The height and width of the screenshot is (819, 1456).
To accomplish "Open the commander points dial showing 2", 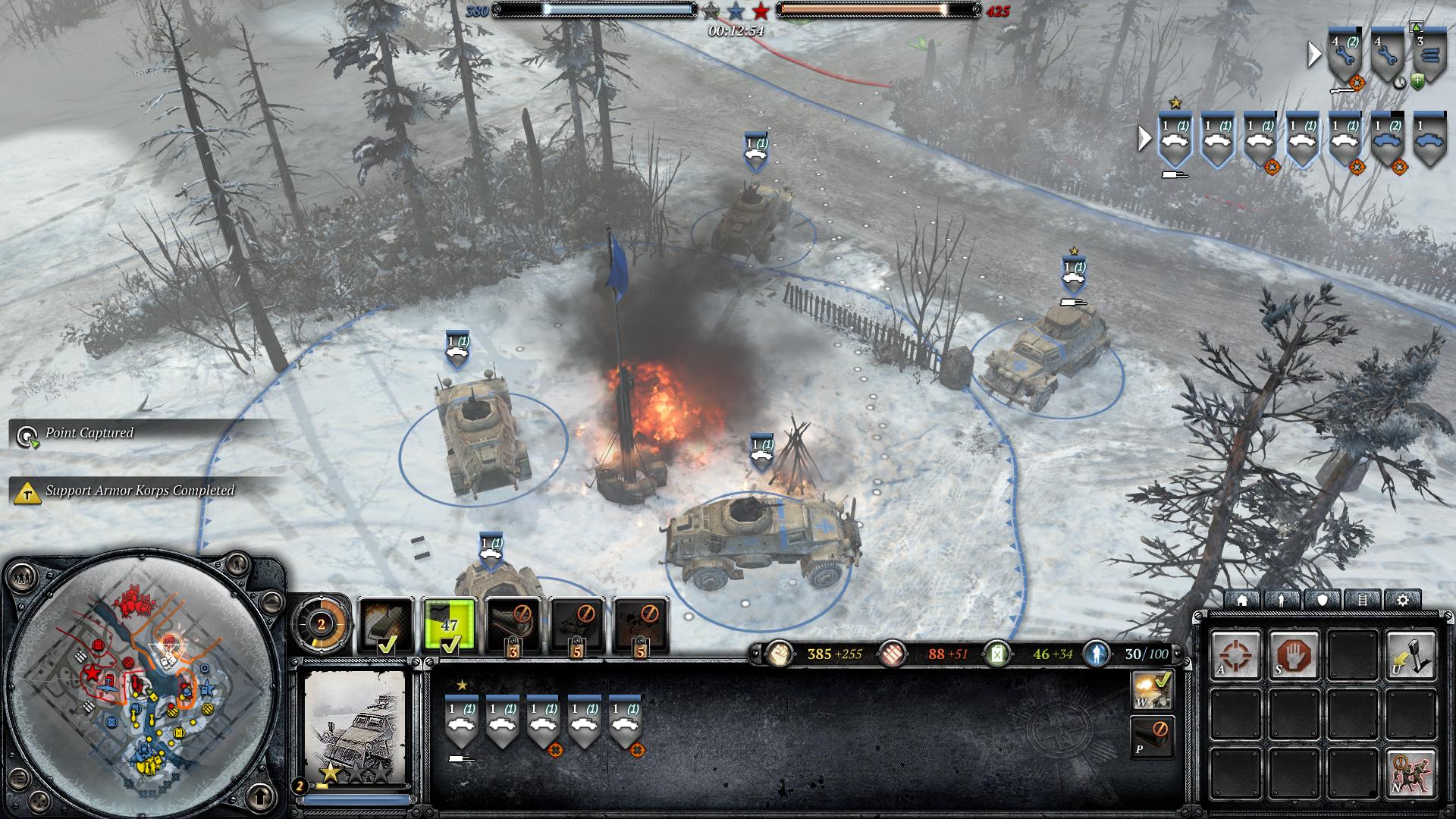I will 322,625.
